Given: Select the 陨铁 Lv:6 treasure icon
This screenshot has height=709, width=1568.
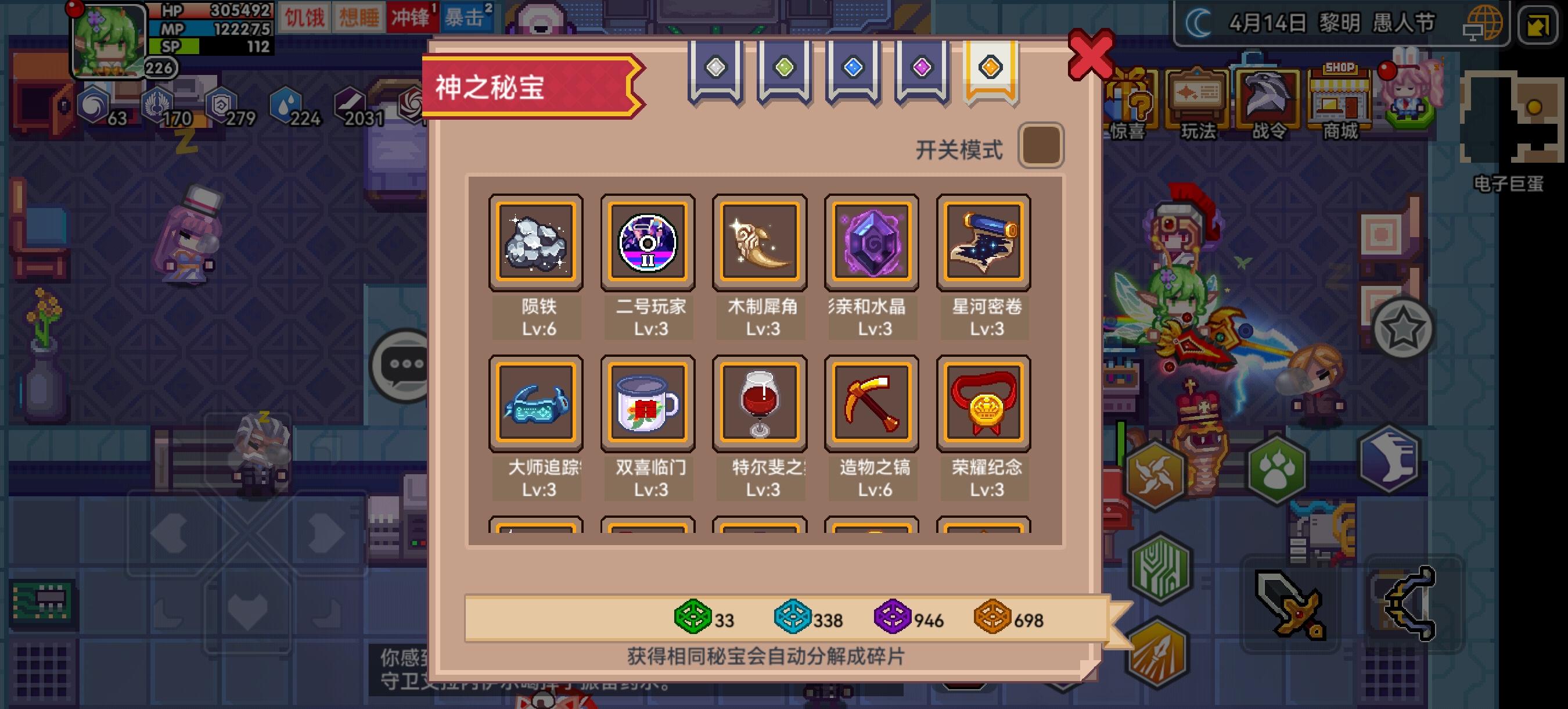Looking at the screenshot, I should click(536, 242).
